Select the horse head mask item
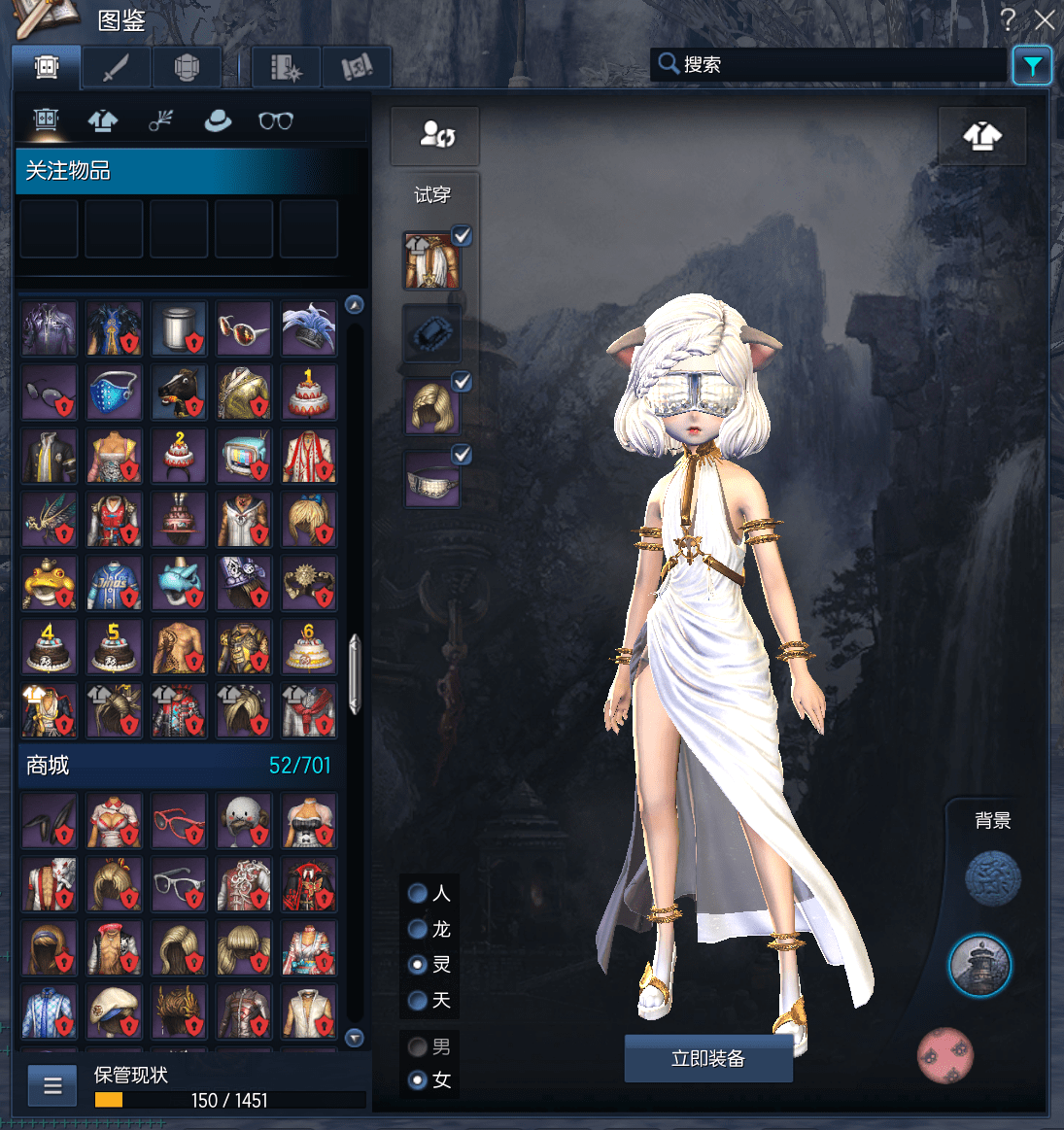 tap(179, 392)
